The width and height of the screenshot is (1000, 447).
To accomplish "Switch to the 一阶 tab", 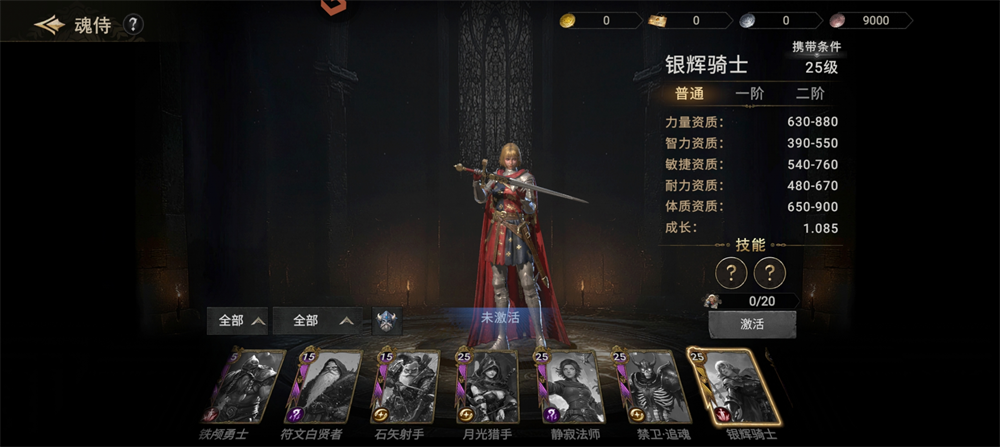I will coord(749,94).
